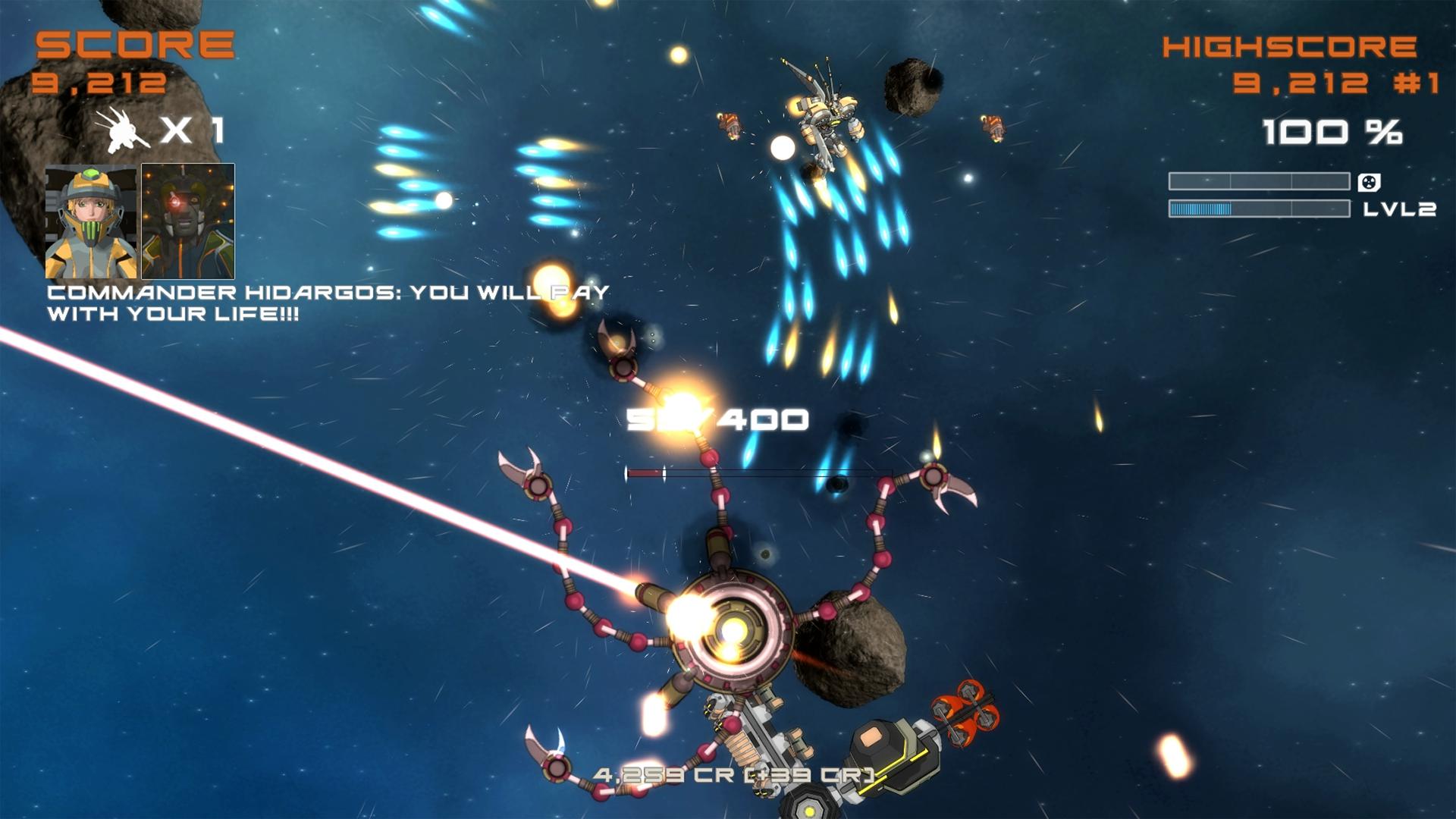Click the boss health bar above the boss
Viewport: 1456px width, 819px height.
coord(758,472)
